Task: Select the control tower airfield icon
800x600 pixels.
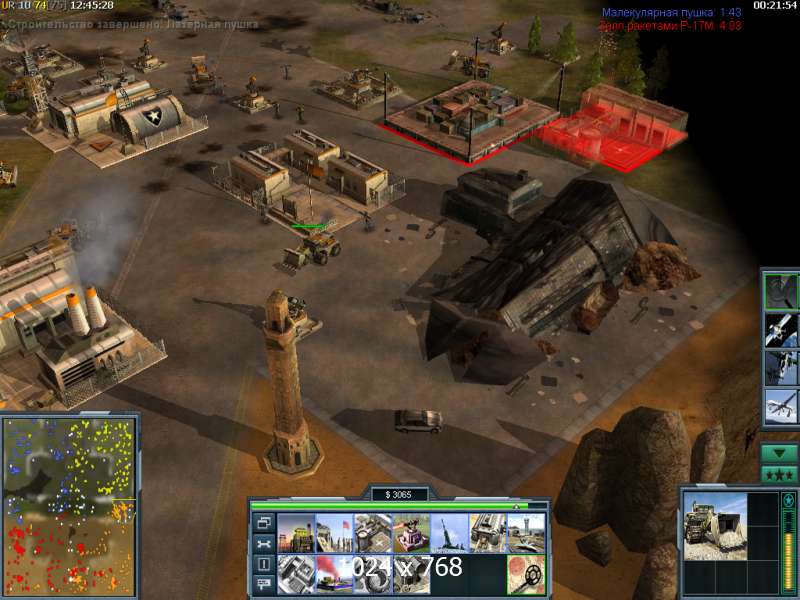Action: 526,533
